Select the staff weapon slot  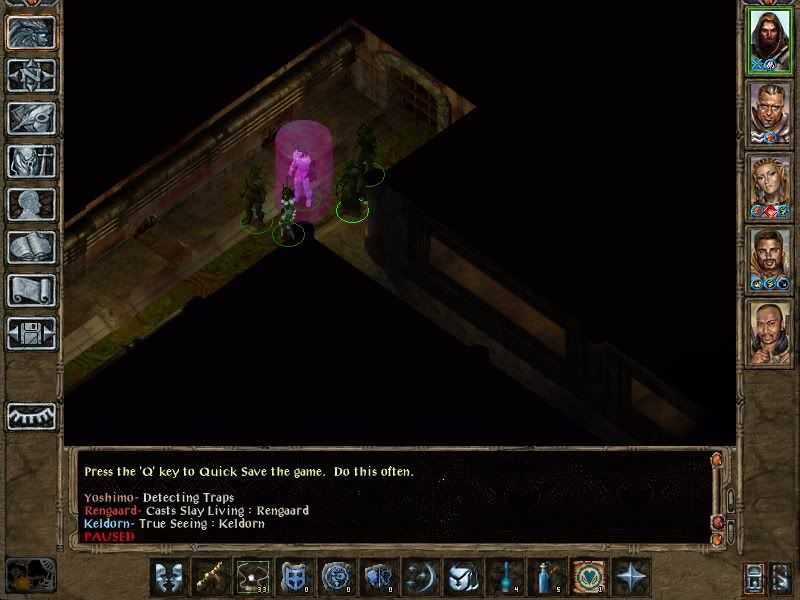click(210, 577)
